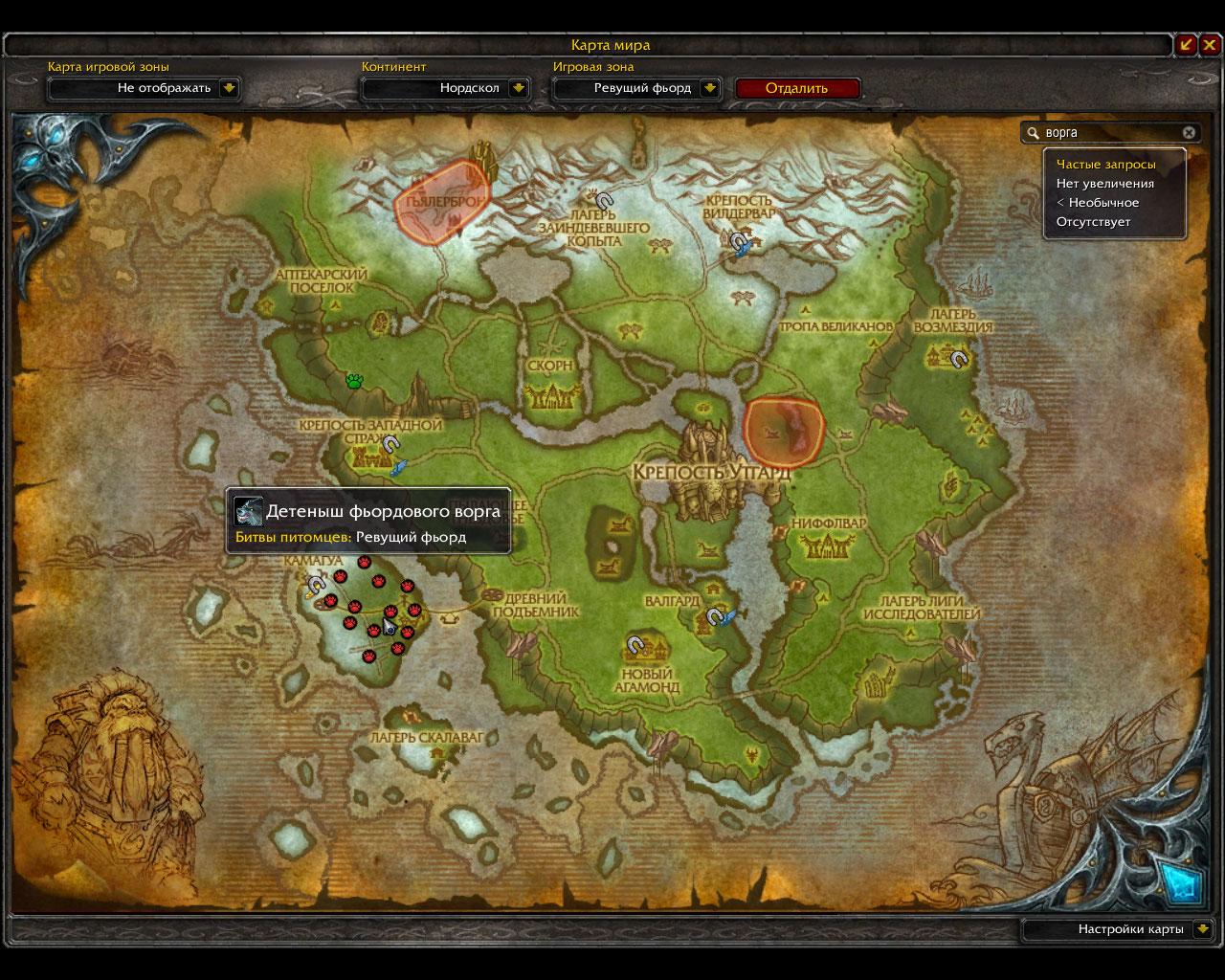1225x980 pixels.
Task: Choose the Нет увеличения search suggestion
Action: 1105,184
